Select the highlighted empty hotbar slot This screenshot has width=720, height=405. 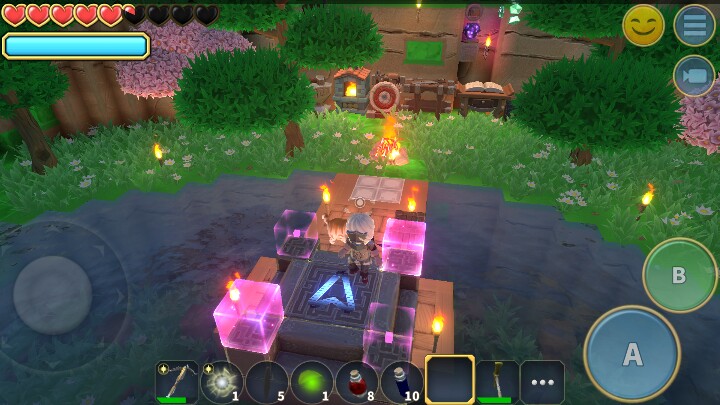pos(449,381)
